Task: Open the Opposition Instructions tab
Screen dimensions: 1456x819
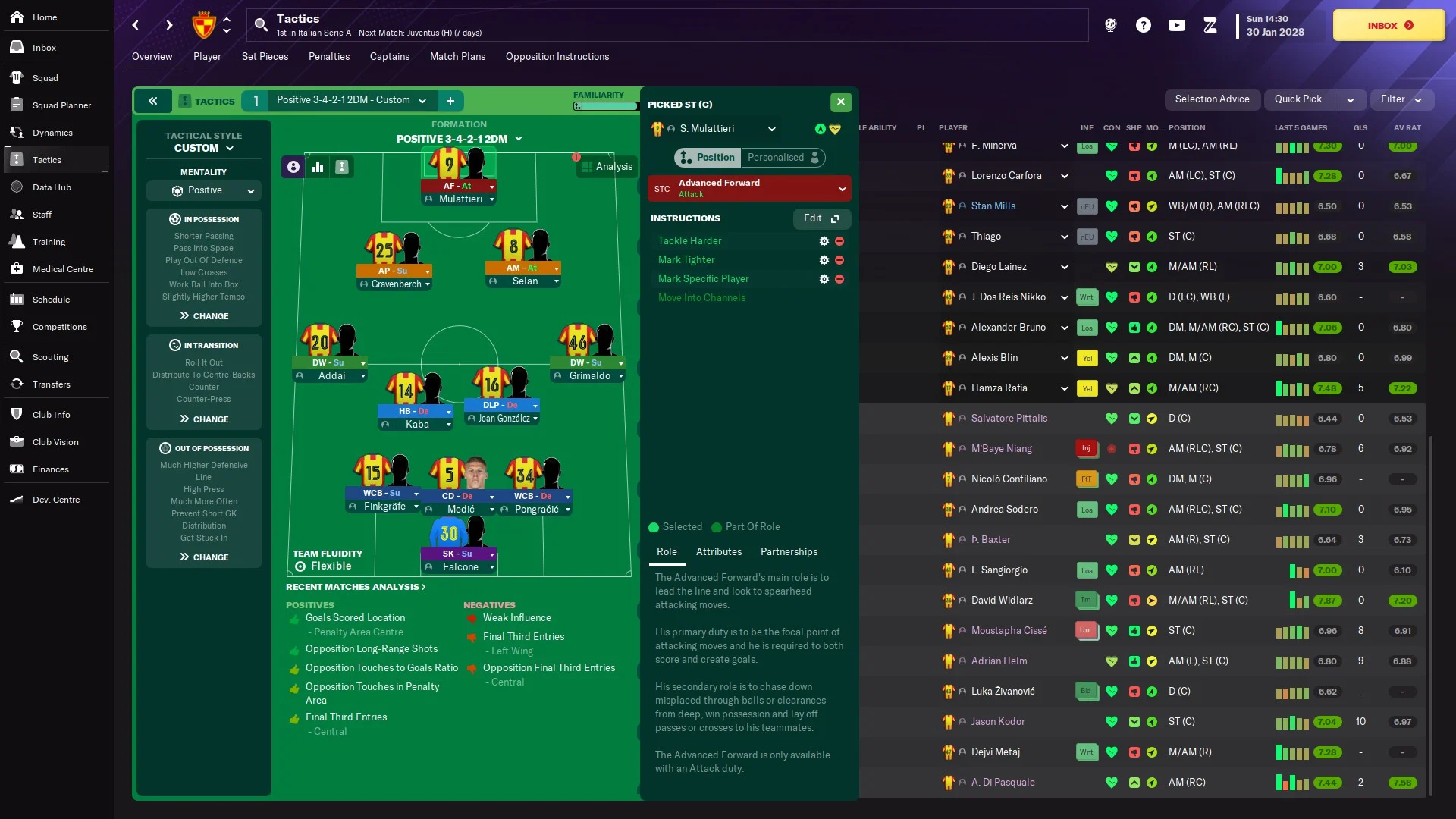Action: click(x=557, y=57)
